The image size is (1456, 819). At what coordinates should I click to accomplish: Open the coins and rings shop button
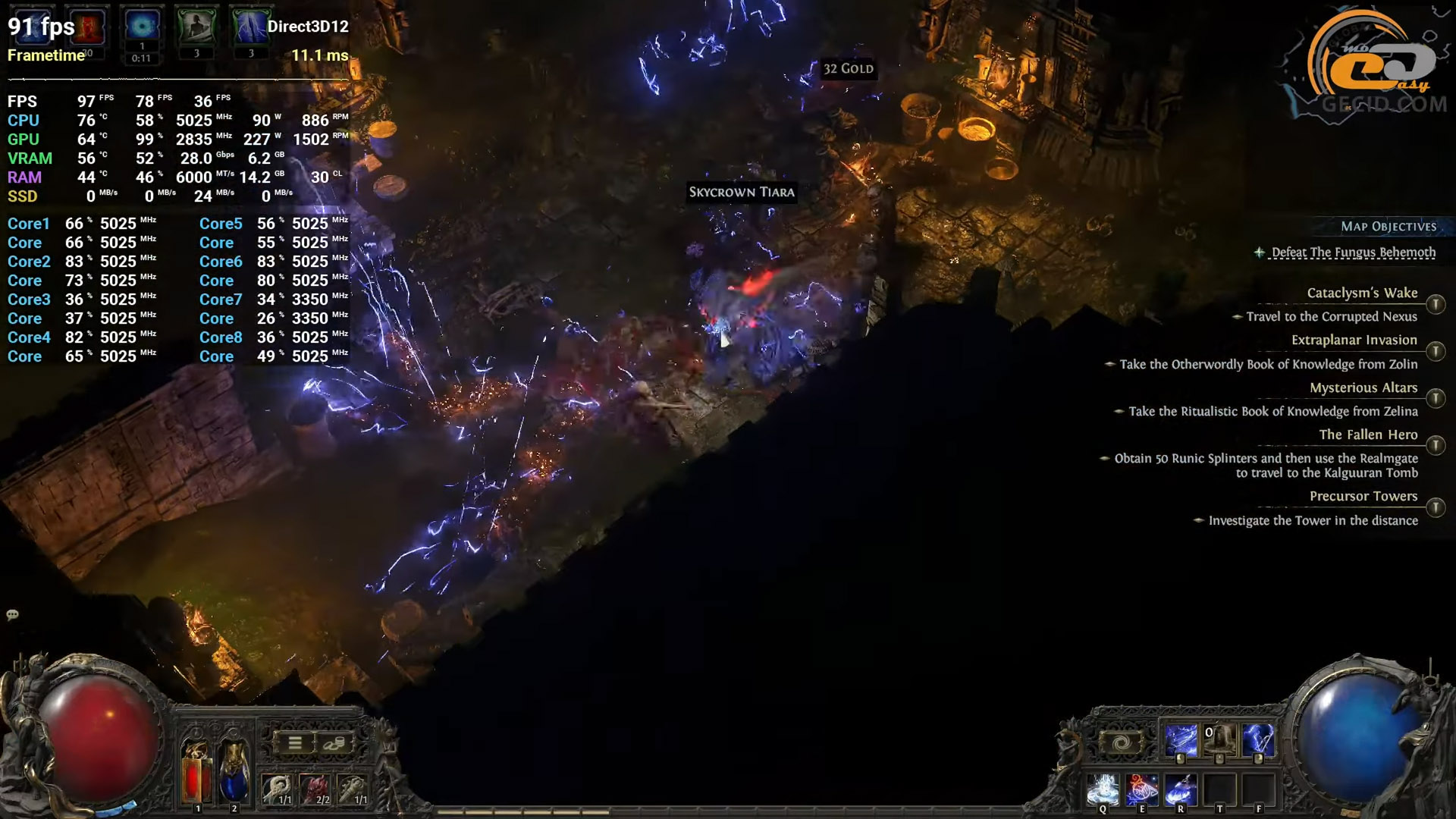[334, 743]
